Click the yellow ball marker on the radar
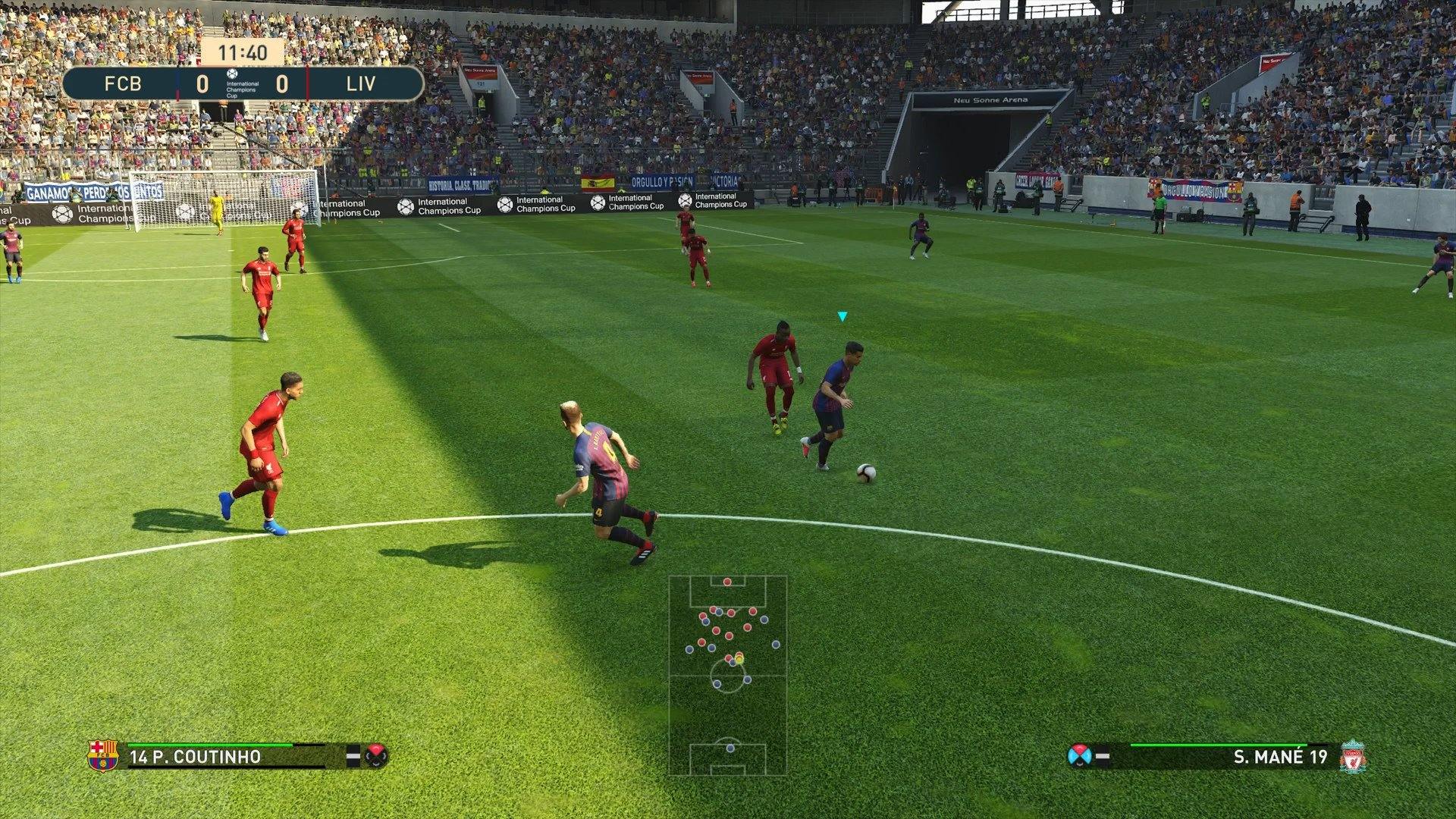1456x819 pixels. point(739,658)
